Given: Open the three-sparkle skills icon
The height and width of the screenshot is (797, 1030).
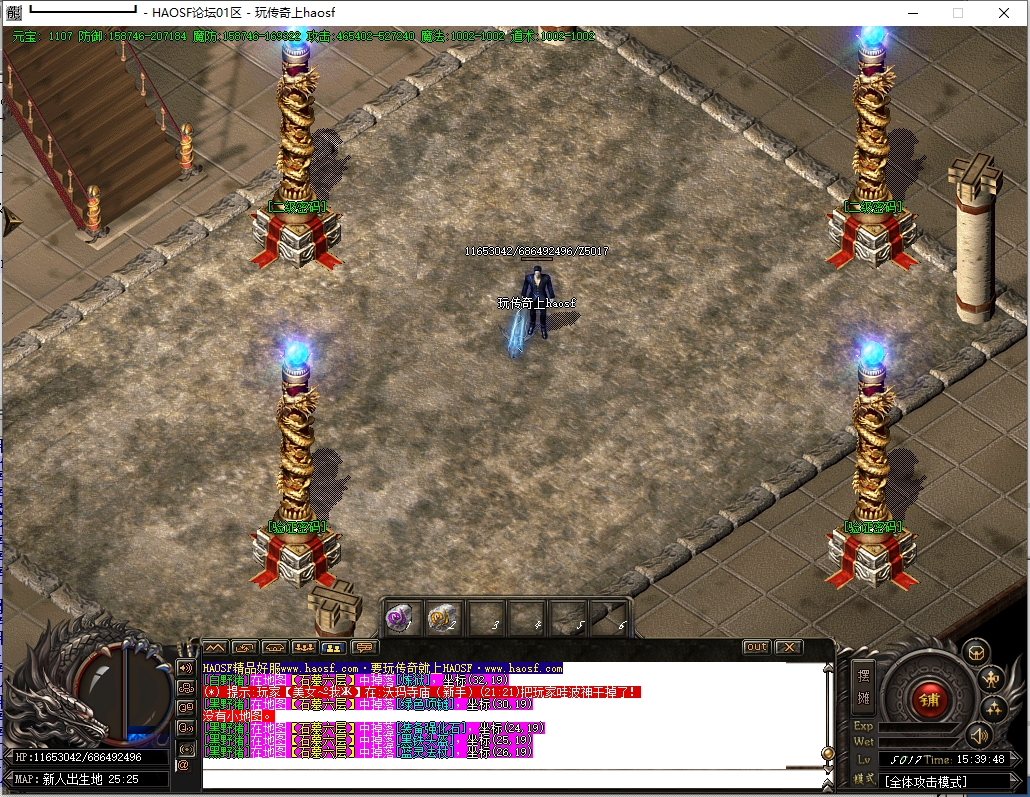Looking at the screenshot, I should 993,709.
